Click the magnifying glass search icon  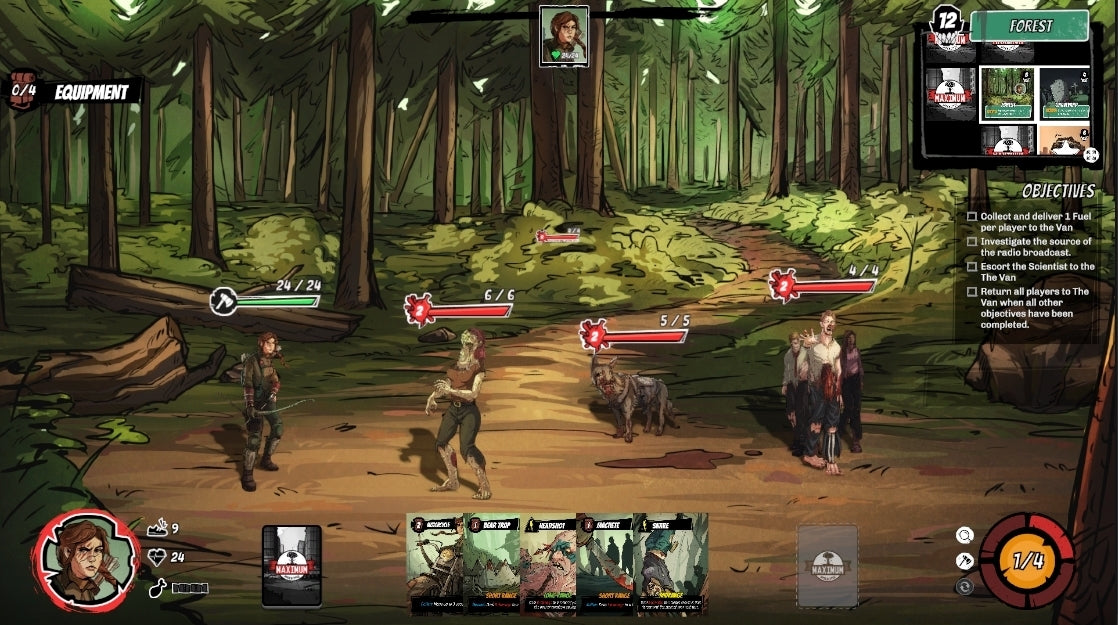(x=964, y=536)
